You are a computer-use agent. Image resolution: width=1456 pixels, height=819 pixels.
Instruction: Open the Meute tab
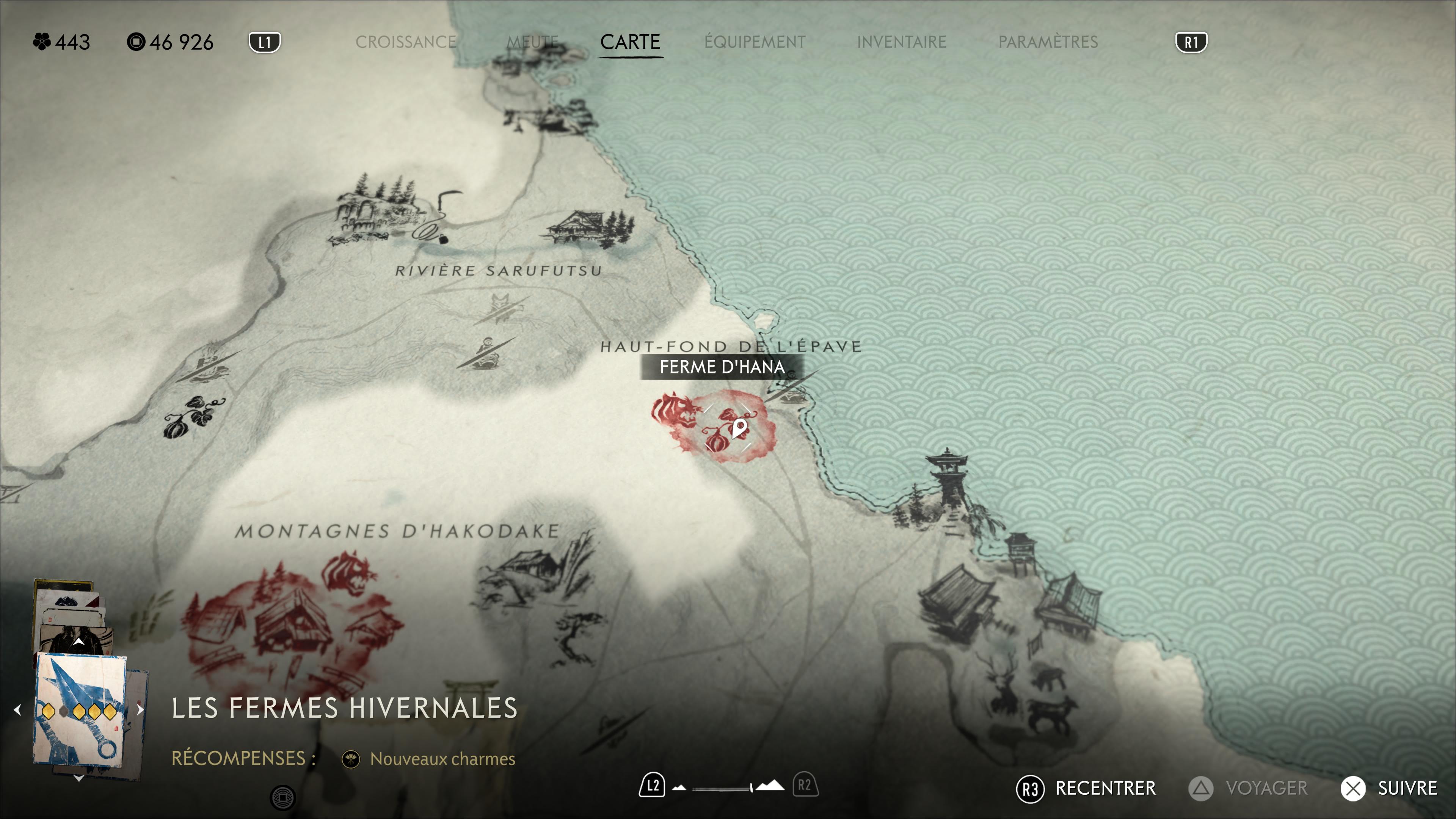pyautogui.click(x=532, y=42)
